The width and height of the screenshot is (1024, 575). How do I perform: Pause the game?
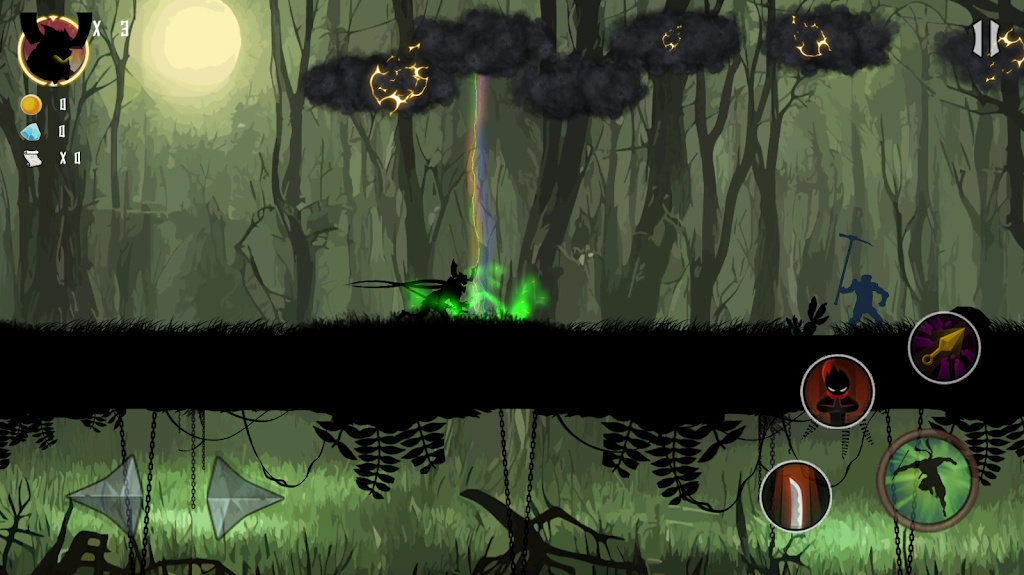tap(985, 38)
